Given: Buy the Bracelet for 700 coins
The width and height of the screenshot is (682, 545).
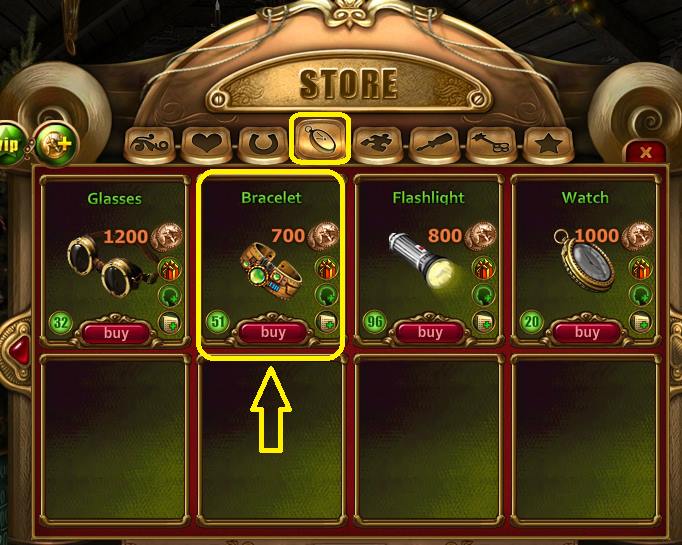Looking at the screenshot, I should (272, 332).
